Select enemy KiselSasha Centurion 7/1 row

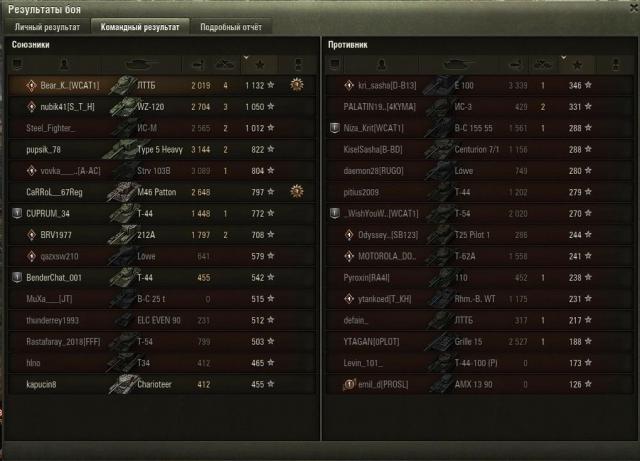(478, 149)
